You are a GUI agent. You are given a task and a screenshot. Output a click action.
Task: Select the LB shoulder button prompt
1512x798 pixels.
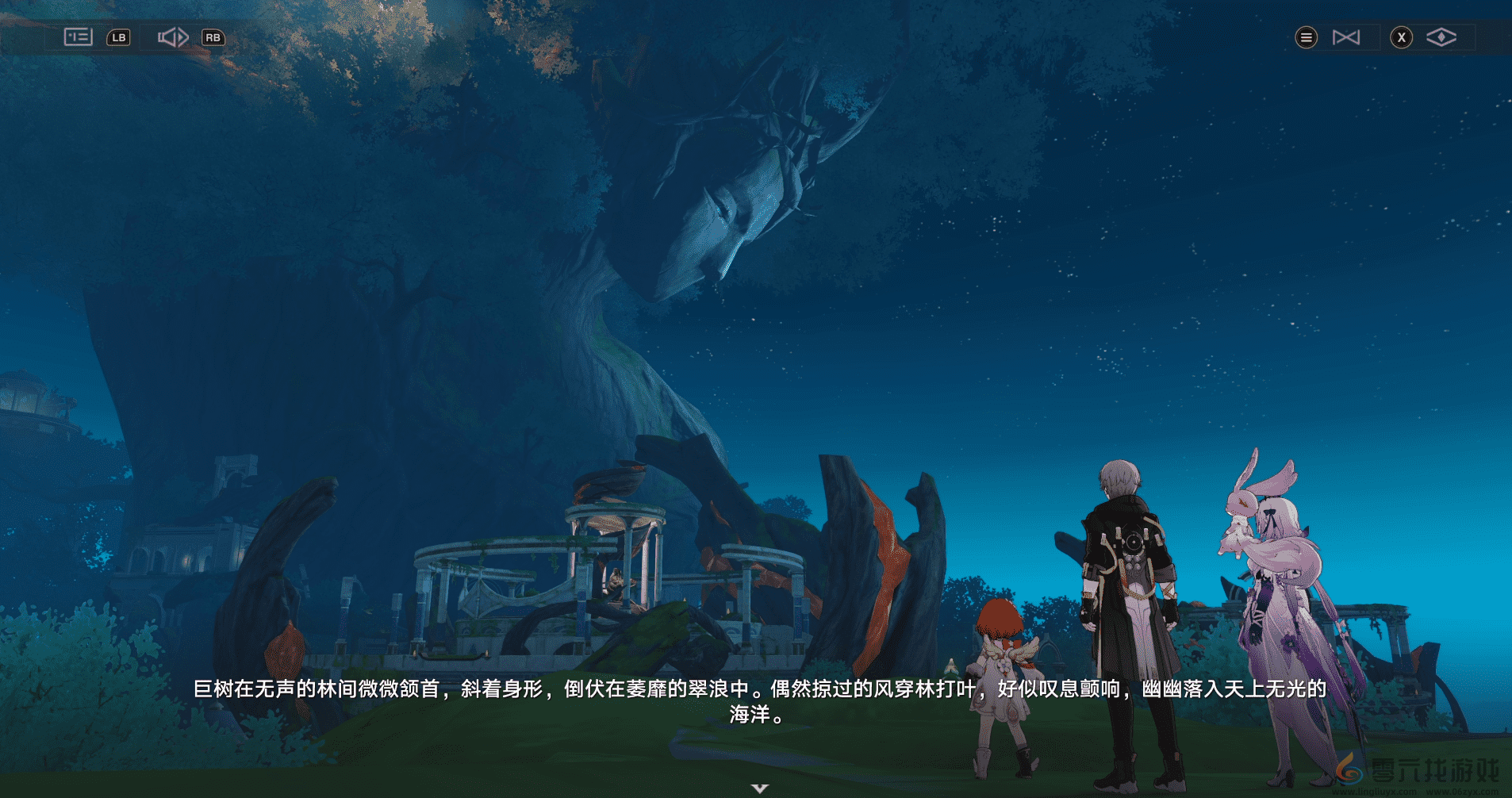point(117,37)
